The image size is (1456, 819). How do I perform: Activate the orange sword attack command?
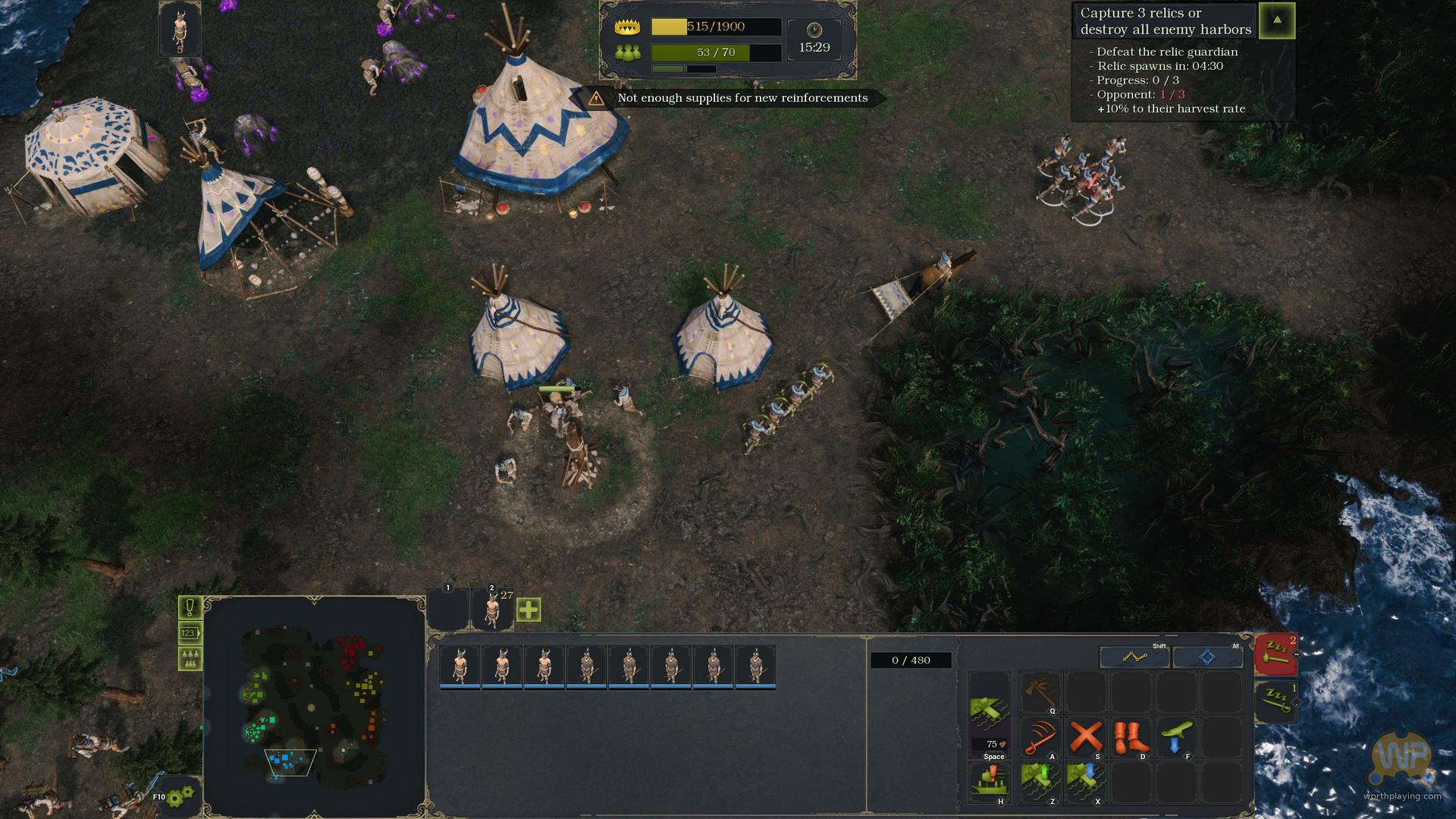[x=1040, y=737]
